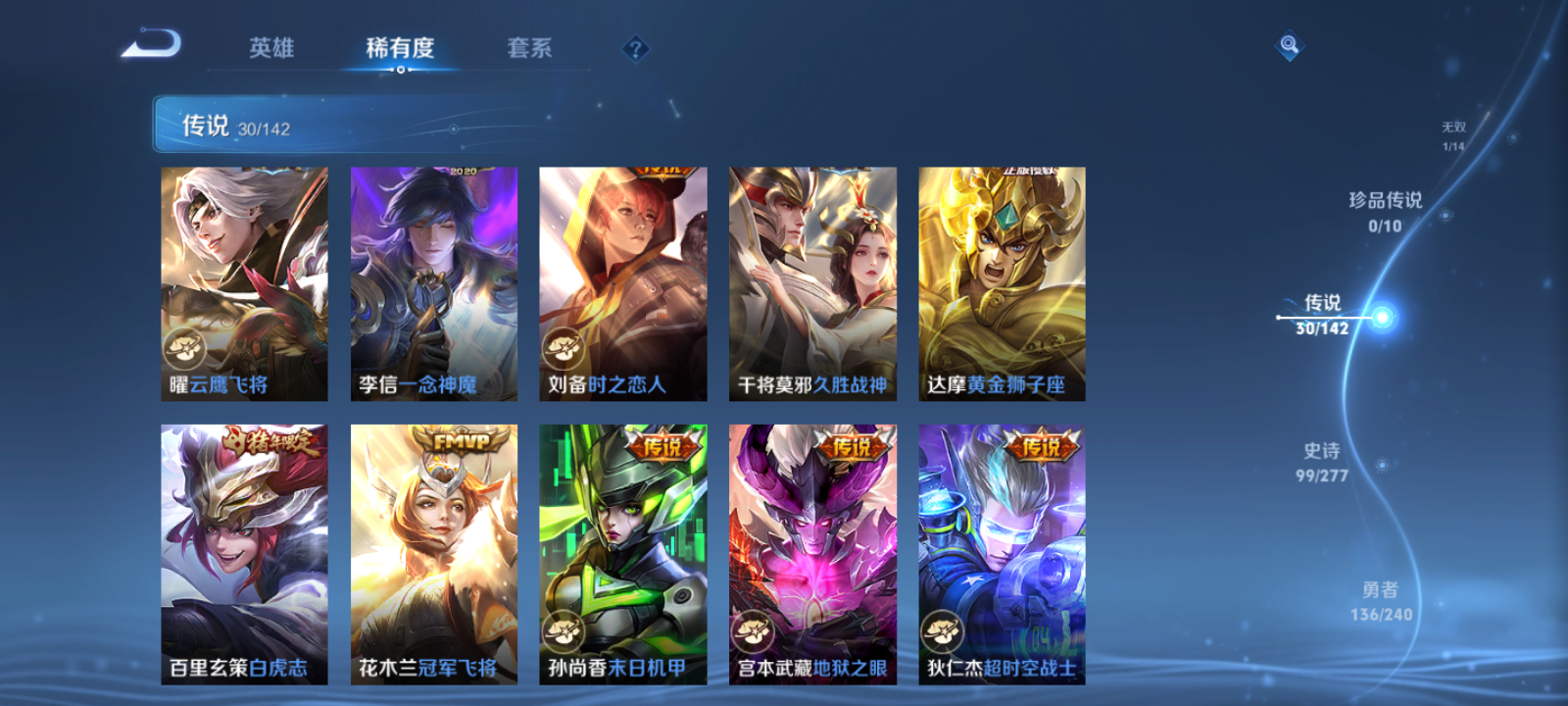Screen dimensions: 1568x706
Task: Click the glowing dot on the rarity progress track
Action: (1382, 318)
